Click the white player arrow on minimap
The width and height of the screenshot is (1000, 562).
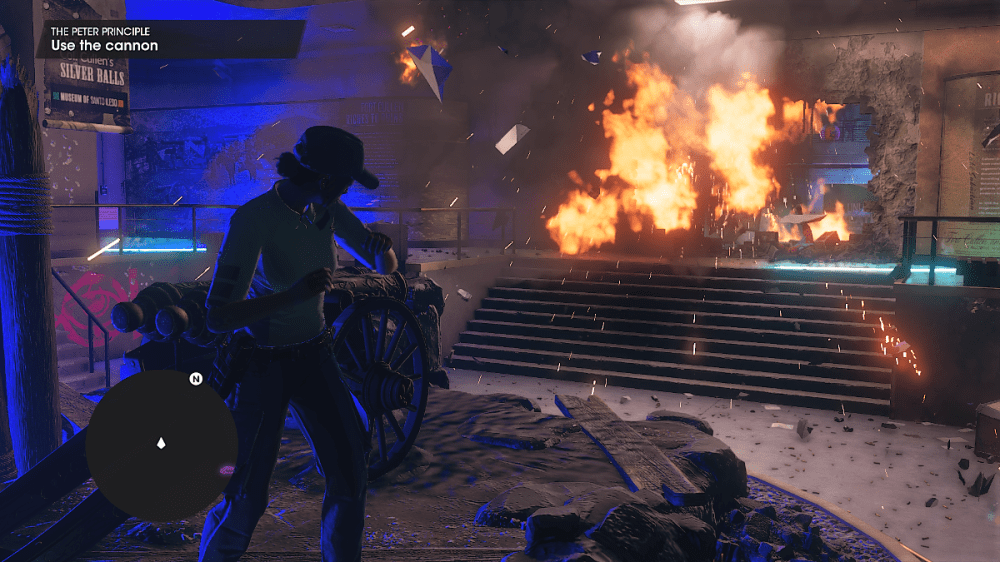tap(161, 442)
